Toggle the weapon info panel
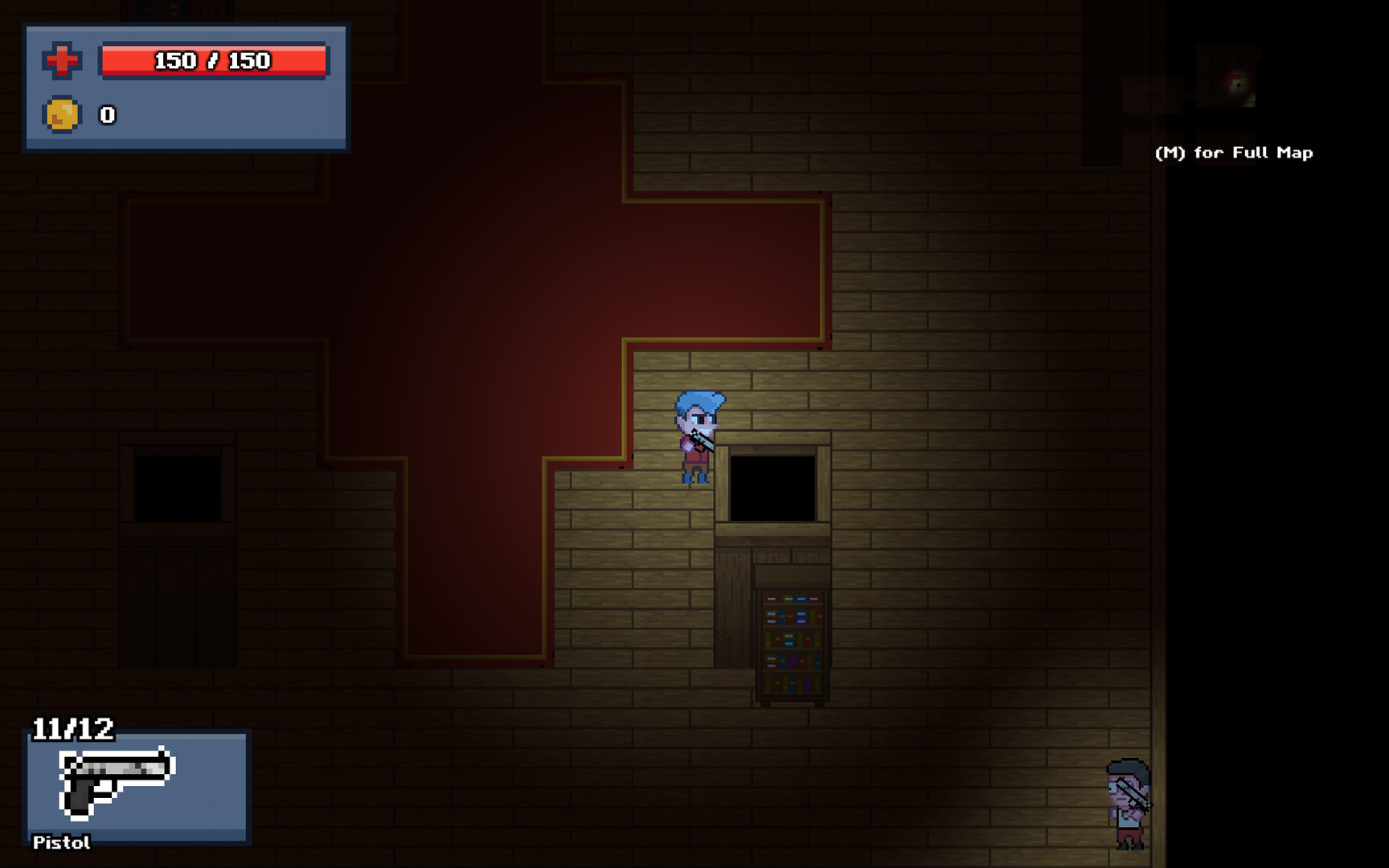1389x868 pixels. pyautogui.click(x=137, y=788)
